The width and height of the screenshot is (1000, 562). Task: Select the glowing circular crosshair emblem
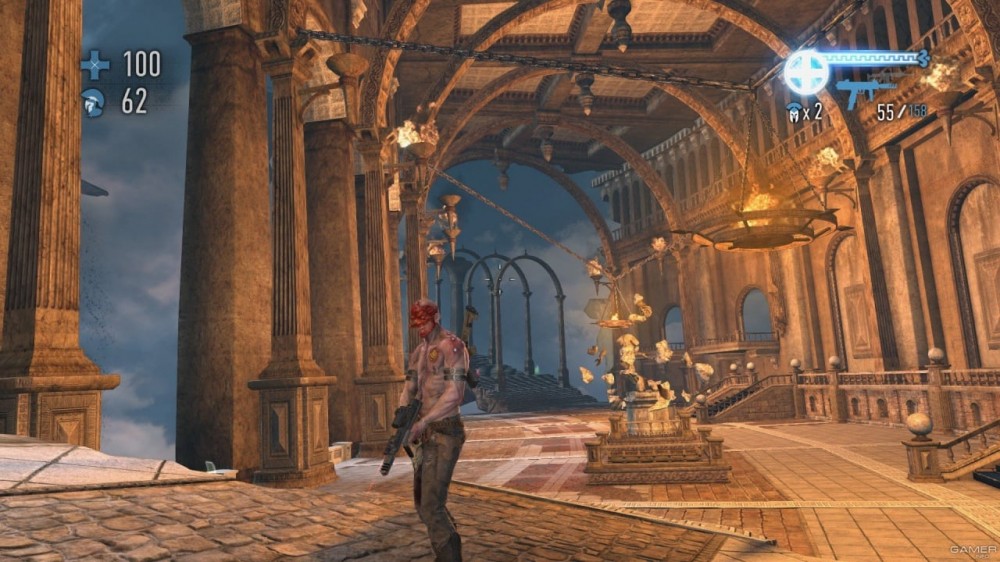[806, 72]
